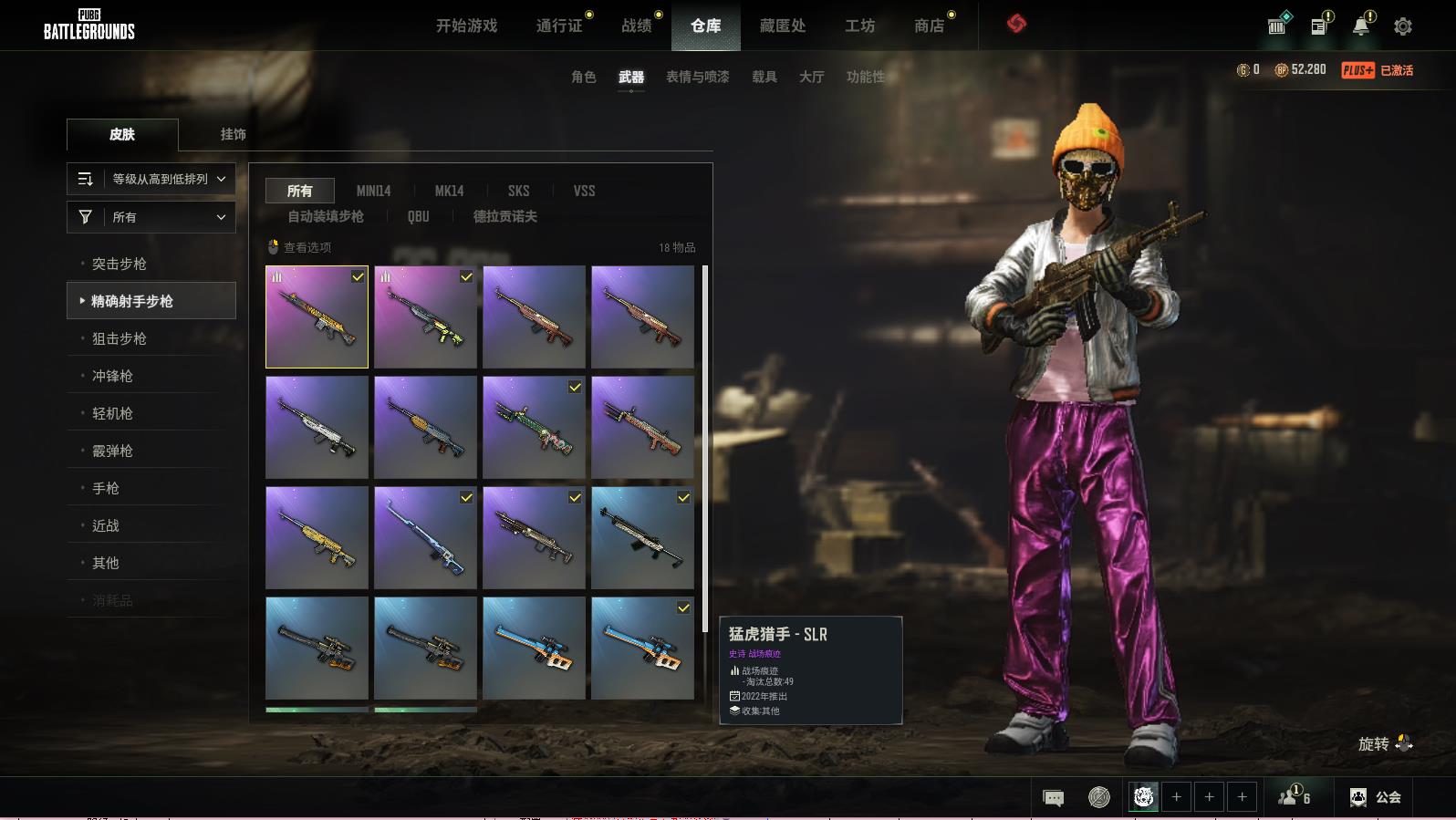
Task: Open the 工坊 tab
Action: [x=859, y=26]
